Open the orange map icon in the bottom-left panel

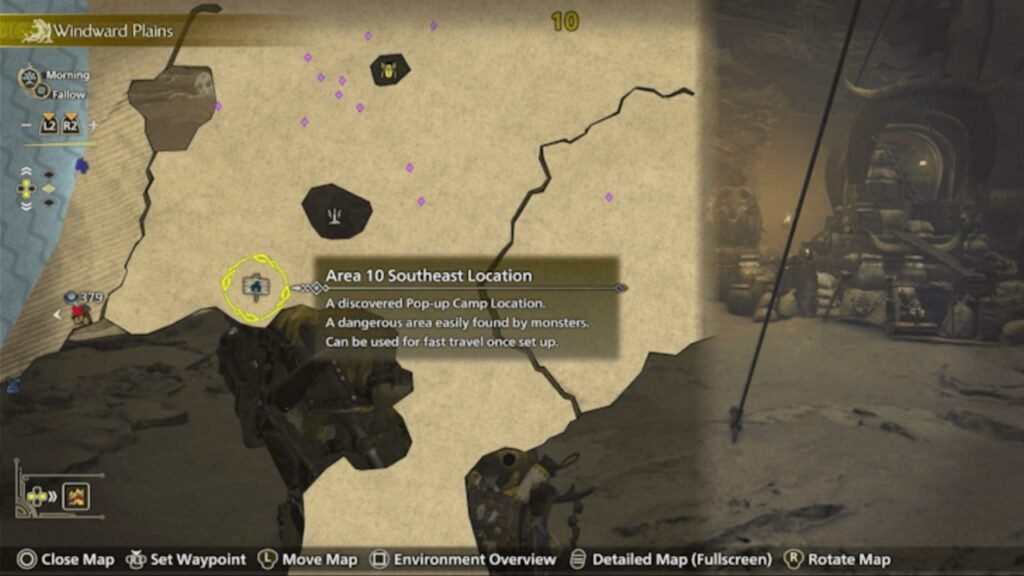coord(76,496)
